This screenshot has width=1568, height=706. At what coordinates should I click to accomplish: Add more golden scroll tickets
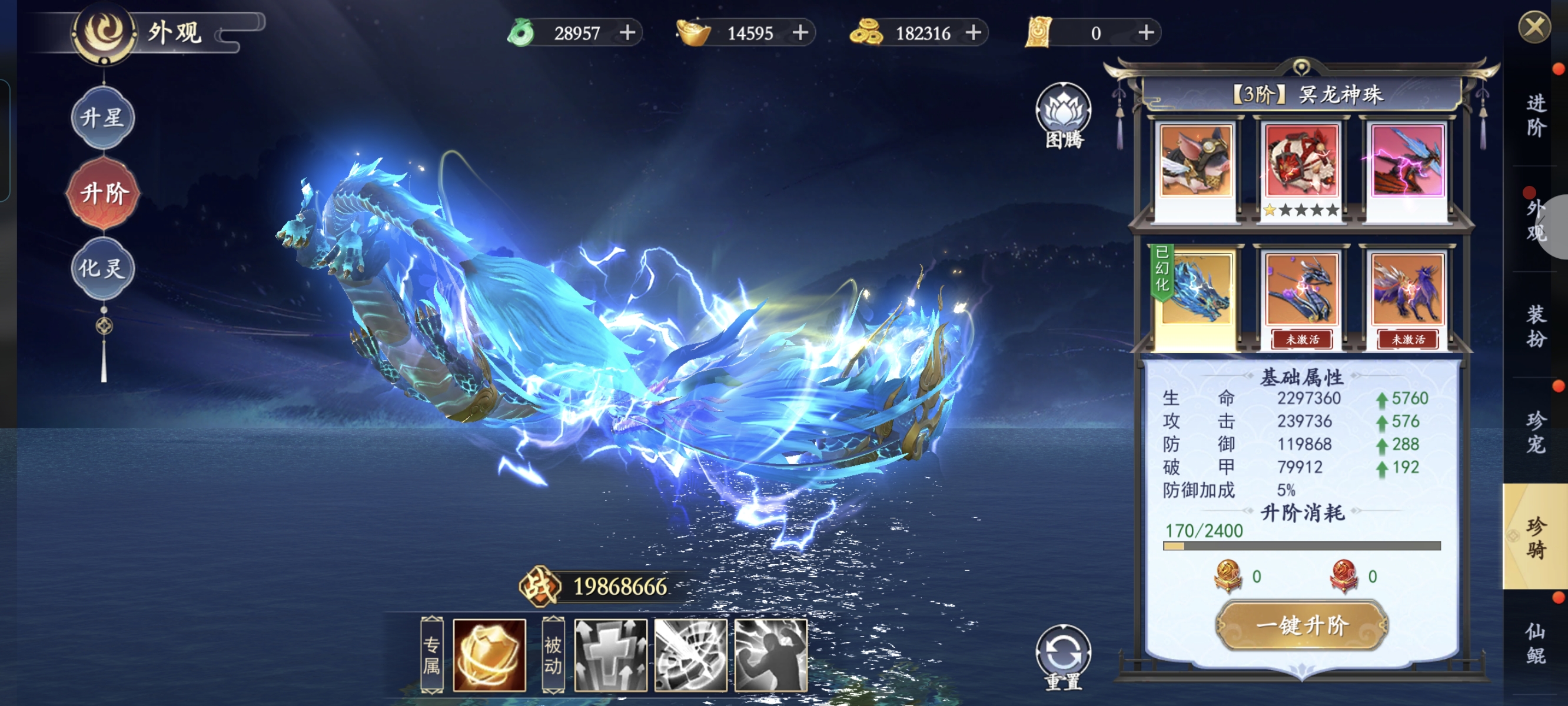[1145, 32]
